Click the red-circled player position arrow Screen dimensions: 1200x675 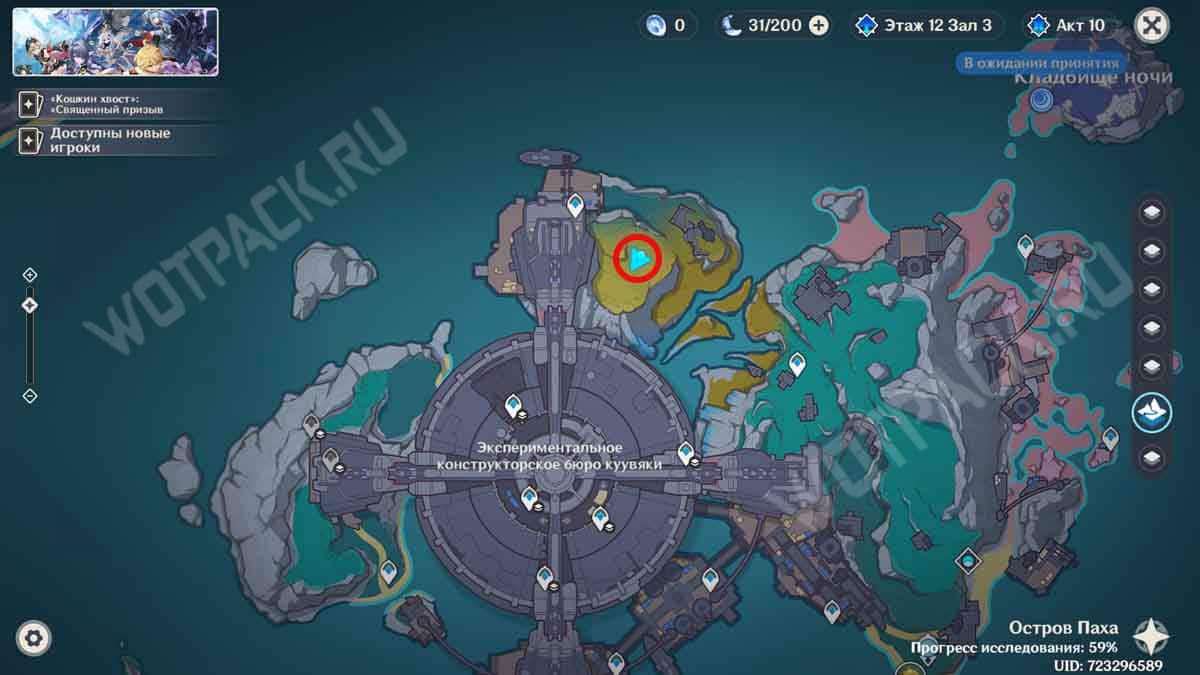point(638,259)
